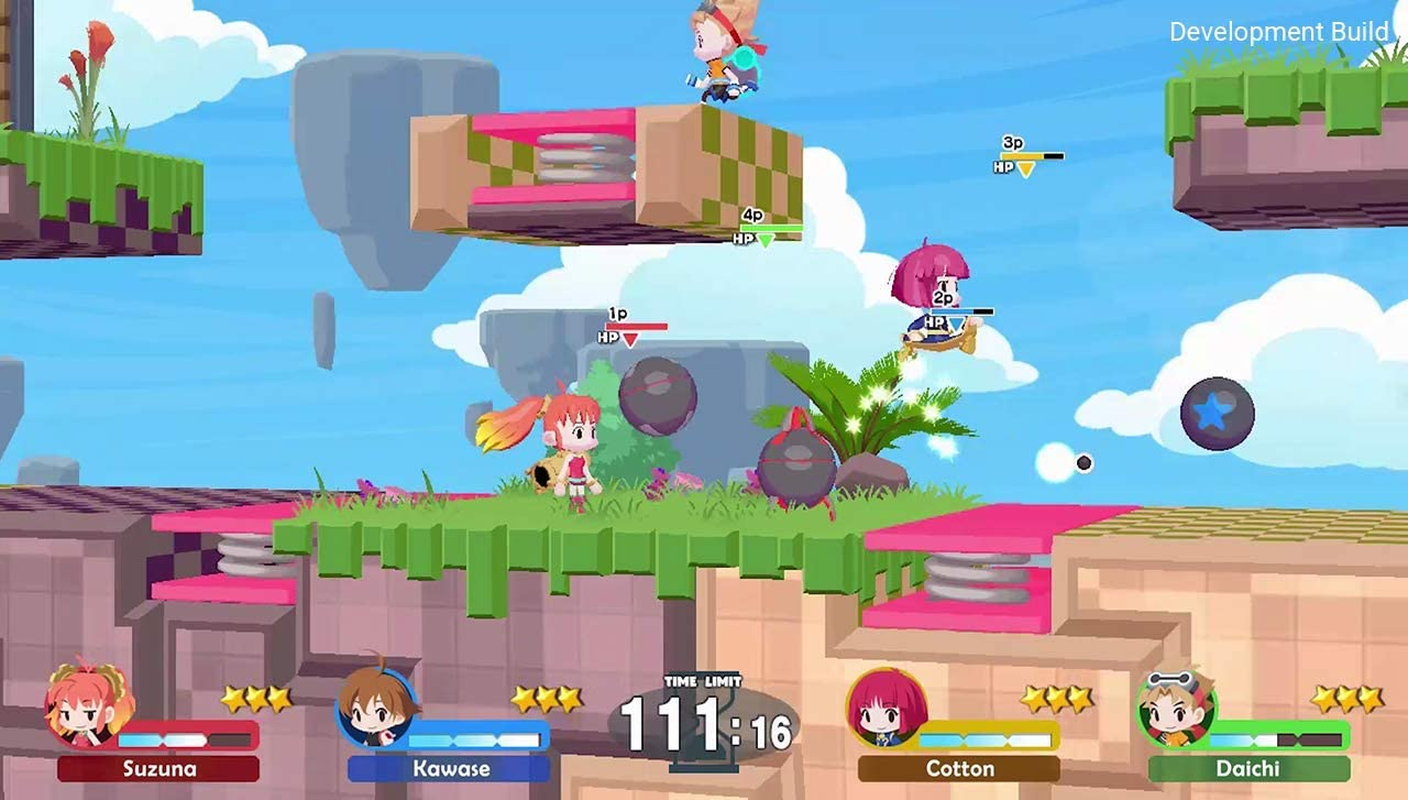Viewport: 1408px width, 800px height.
Task: Click the blue star bomb ball
Action: tap(1217, 413)
